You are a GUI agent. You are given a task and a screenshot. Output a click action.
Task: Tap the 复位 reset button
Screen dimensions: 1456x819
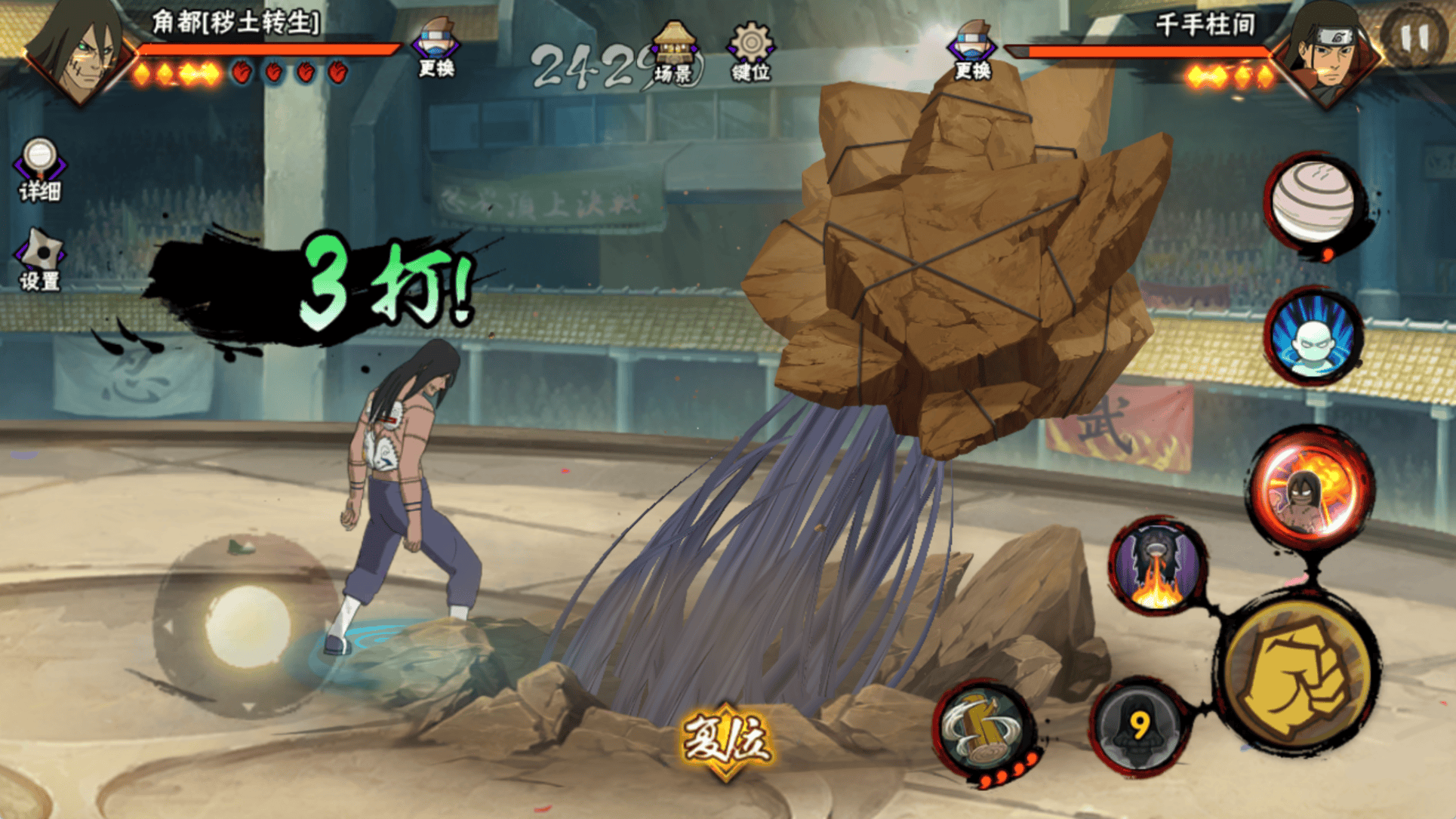[726, 740]
